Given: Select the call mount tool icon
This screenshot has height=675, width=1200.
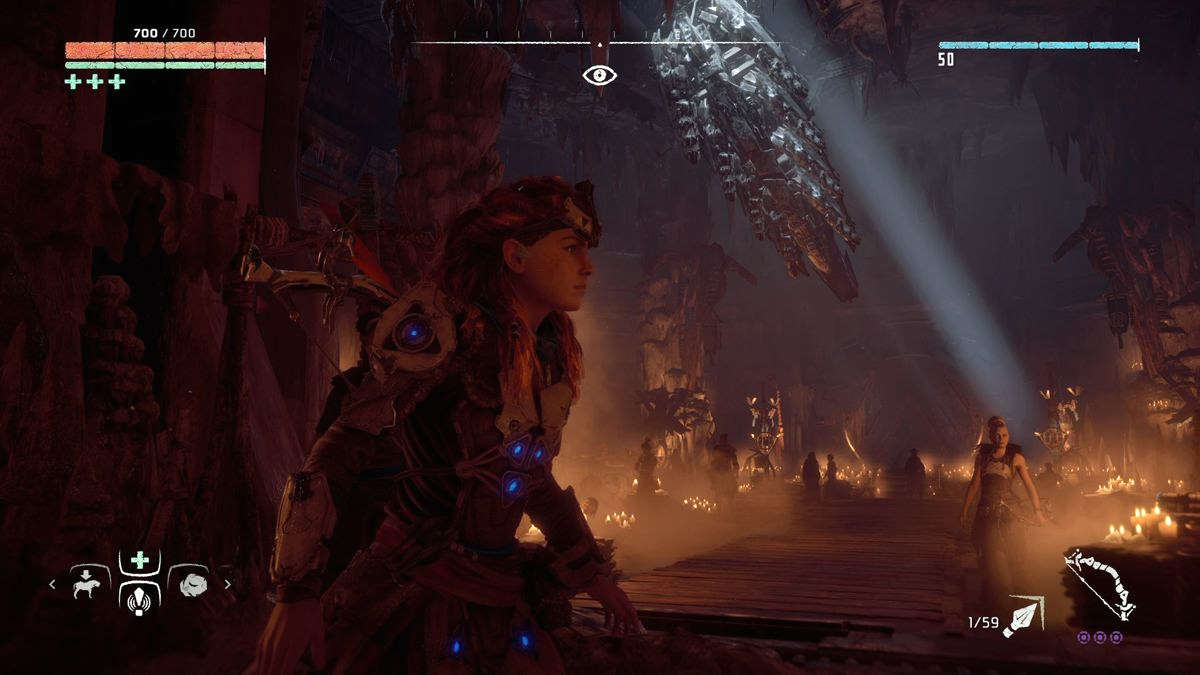Looking at the screenshot, I should (x=89, y=583).
